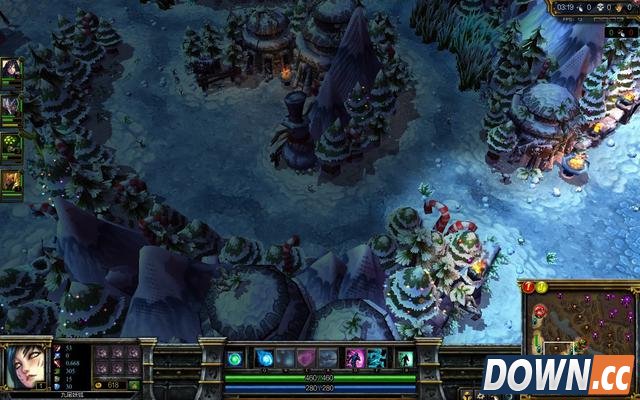This screenshot has height=400, width=640.
Task: Select the dark-haired ally portrait at the top
Action: coord(12,69)
